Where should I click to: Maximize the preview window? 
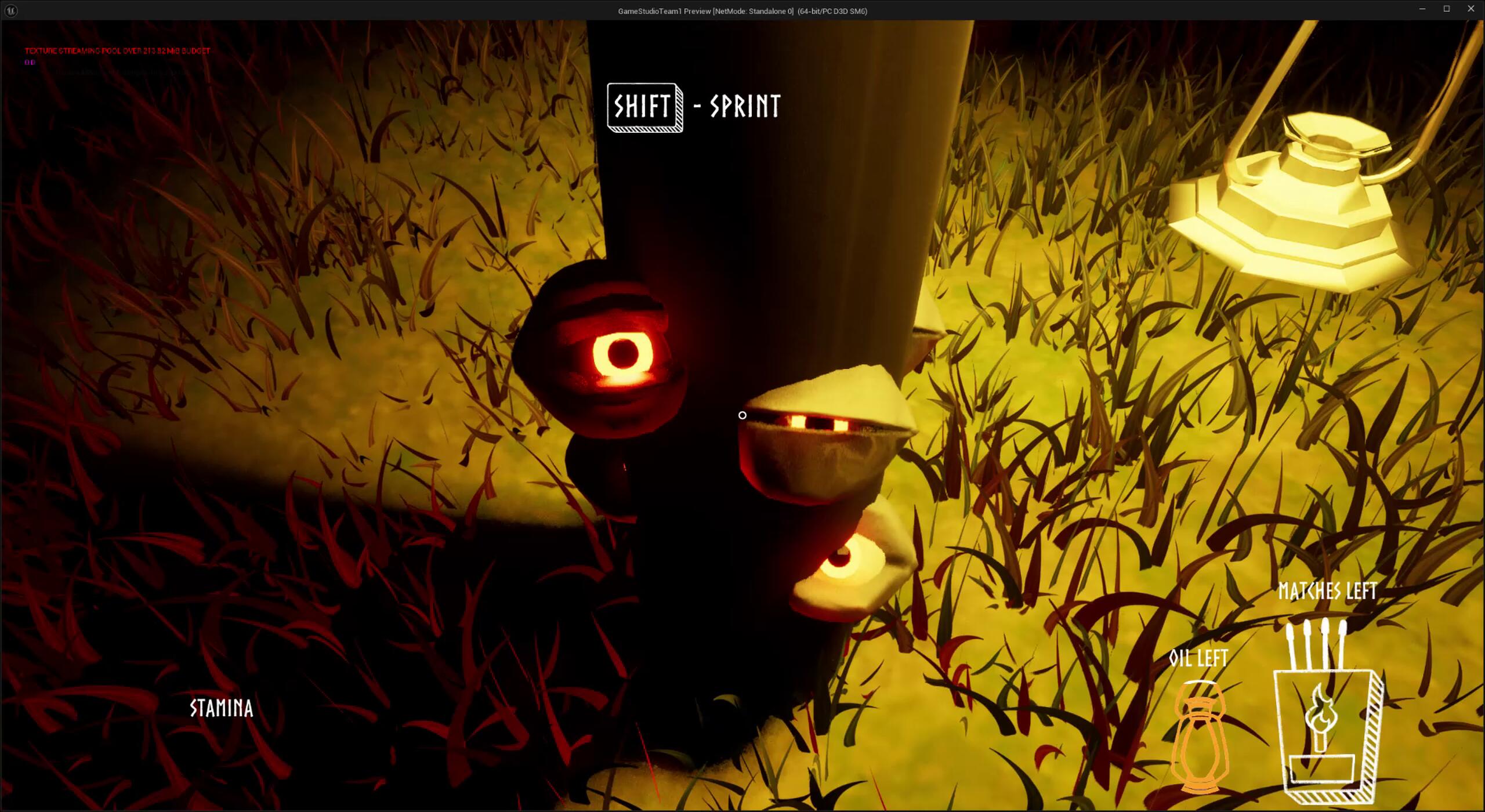[1447, 9]
